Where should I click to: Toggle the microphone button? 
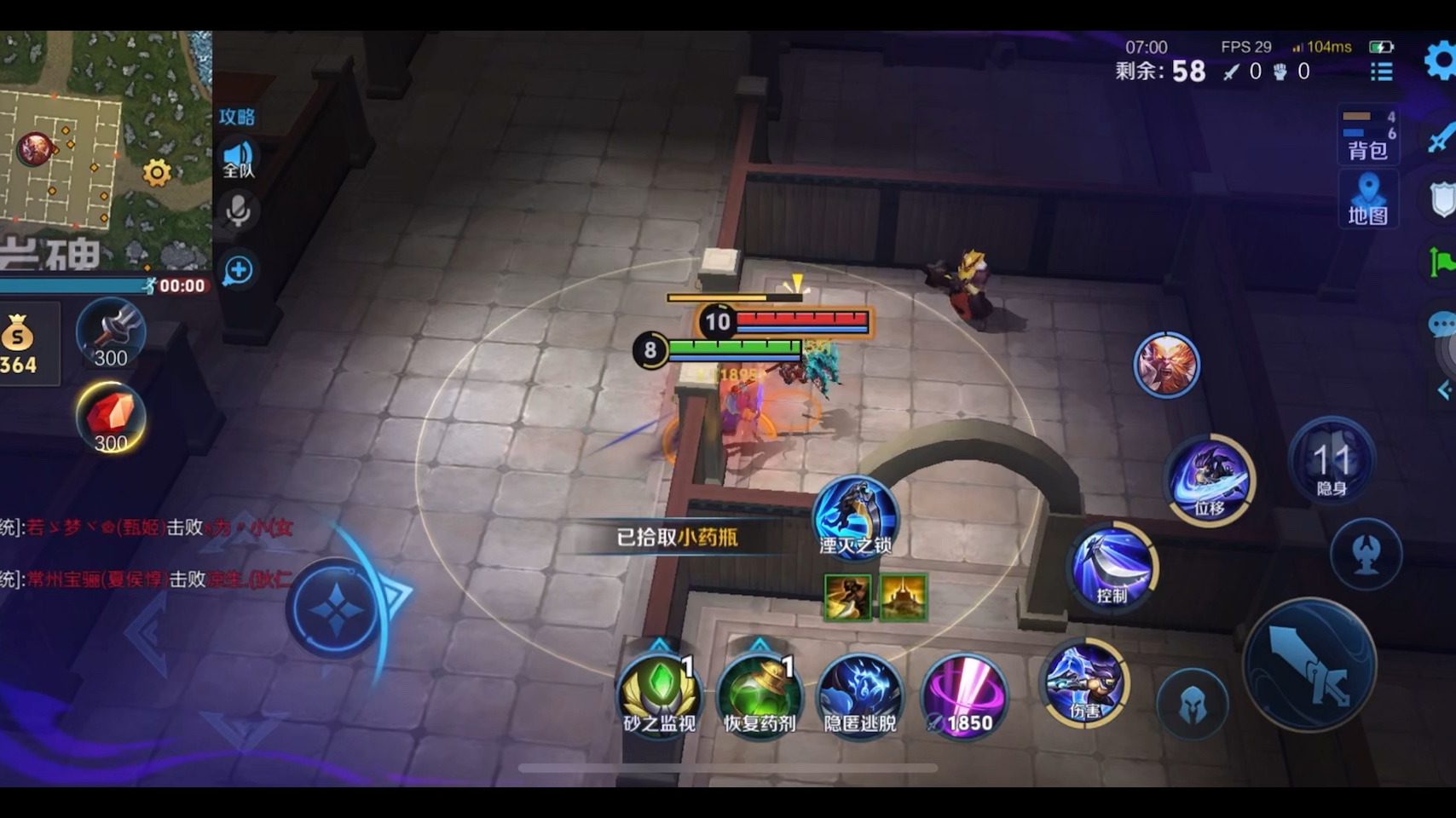[238, 210]
